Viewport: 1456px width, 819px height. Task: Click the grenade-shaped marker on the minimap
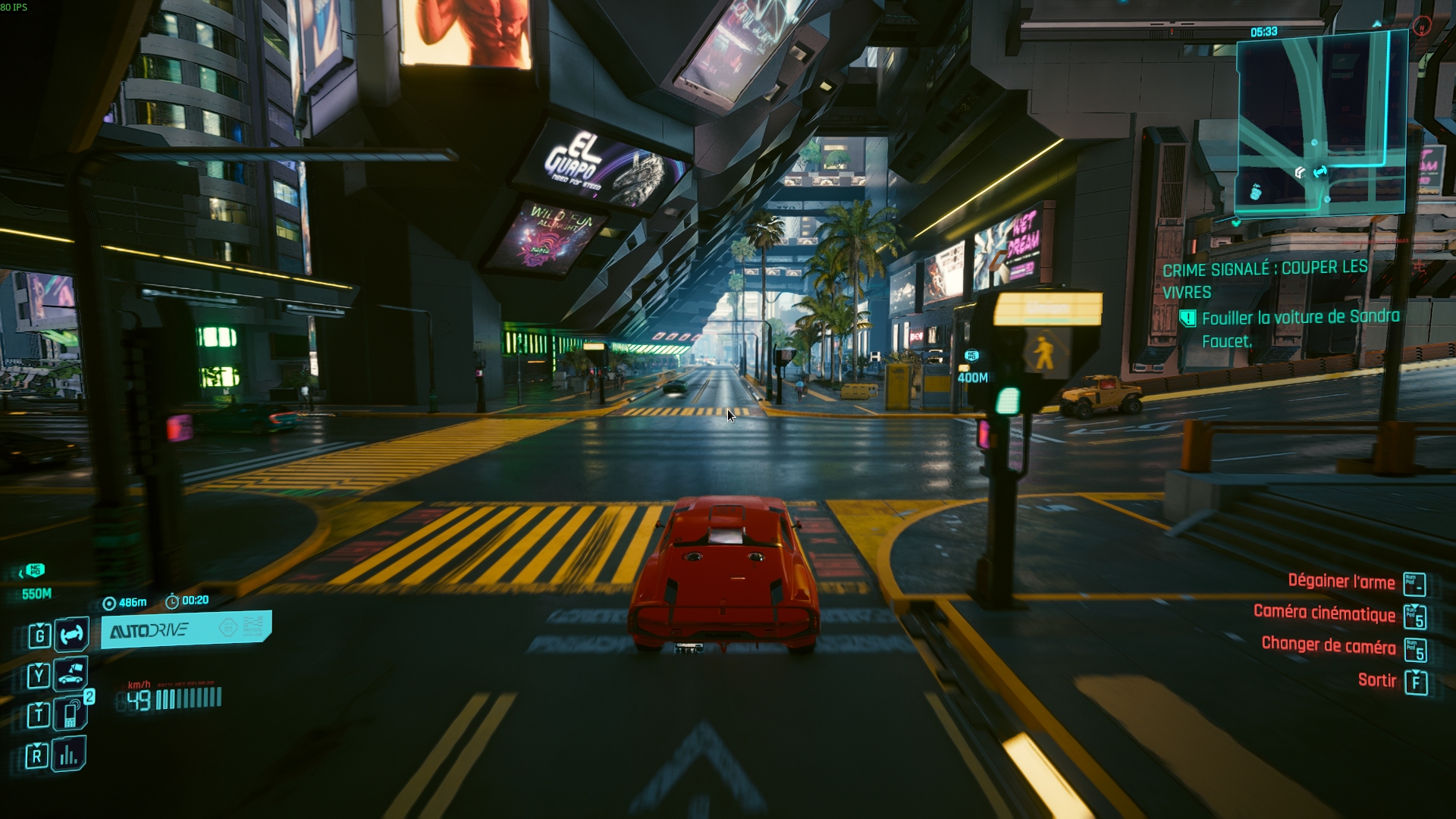pos(1255,192)
